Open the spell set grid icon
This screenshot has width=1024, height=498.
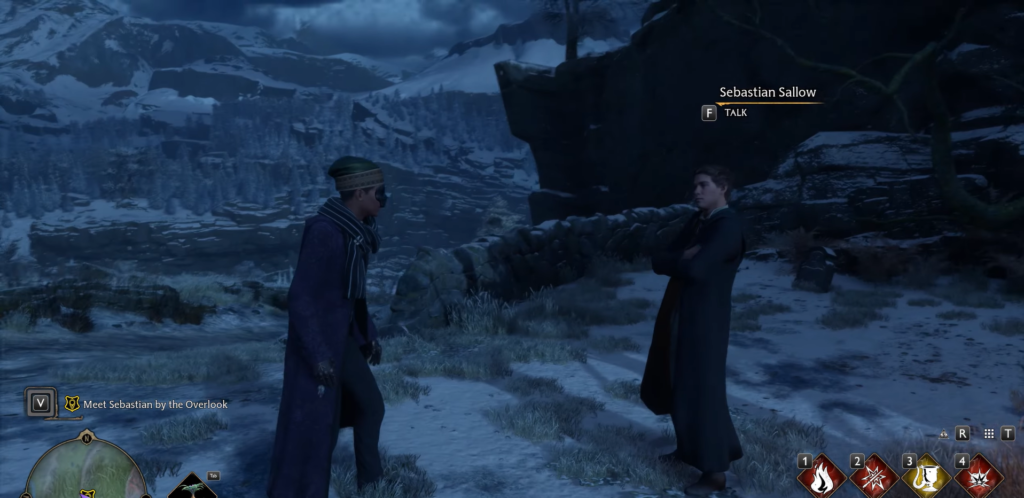[989, 434]
